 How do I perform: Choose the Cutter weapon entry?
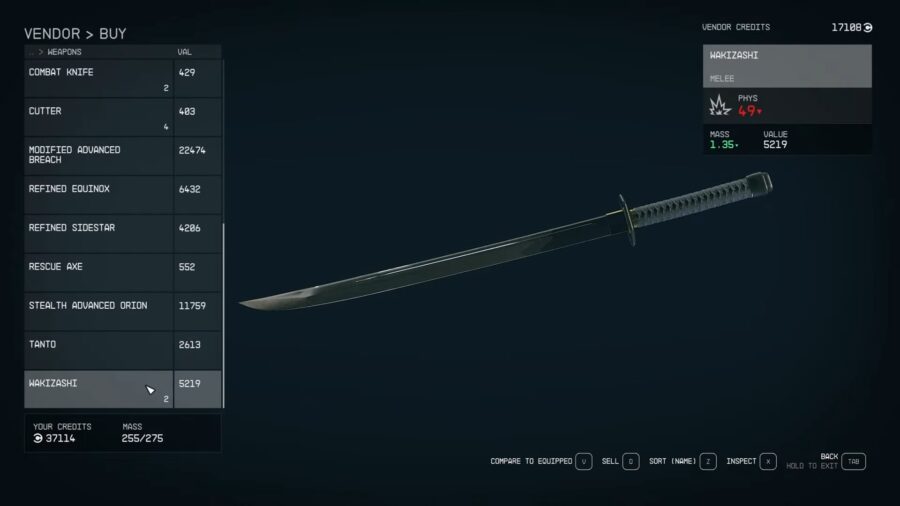coord(98,117)
